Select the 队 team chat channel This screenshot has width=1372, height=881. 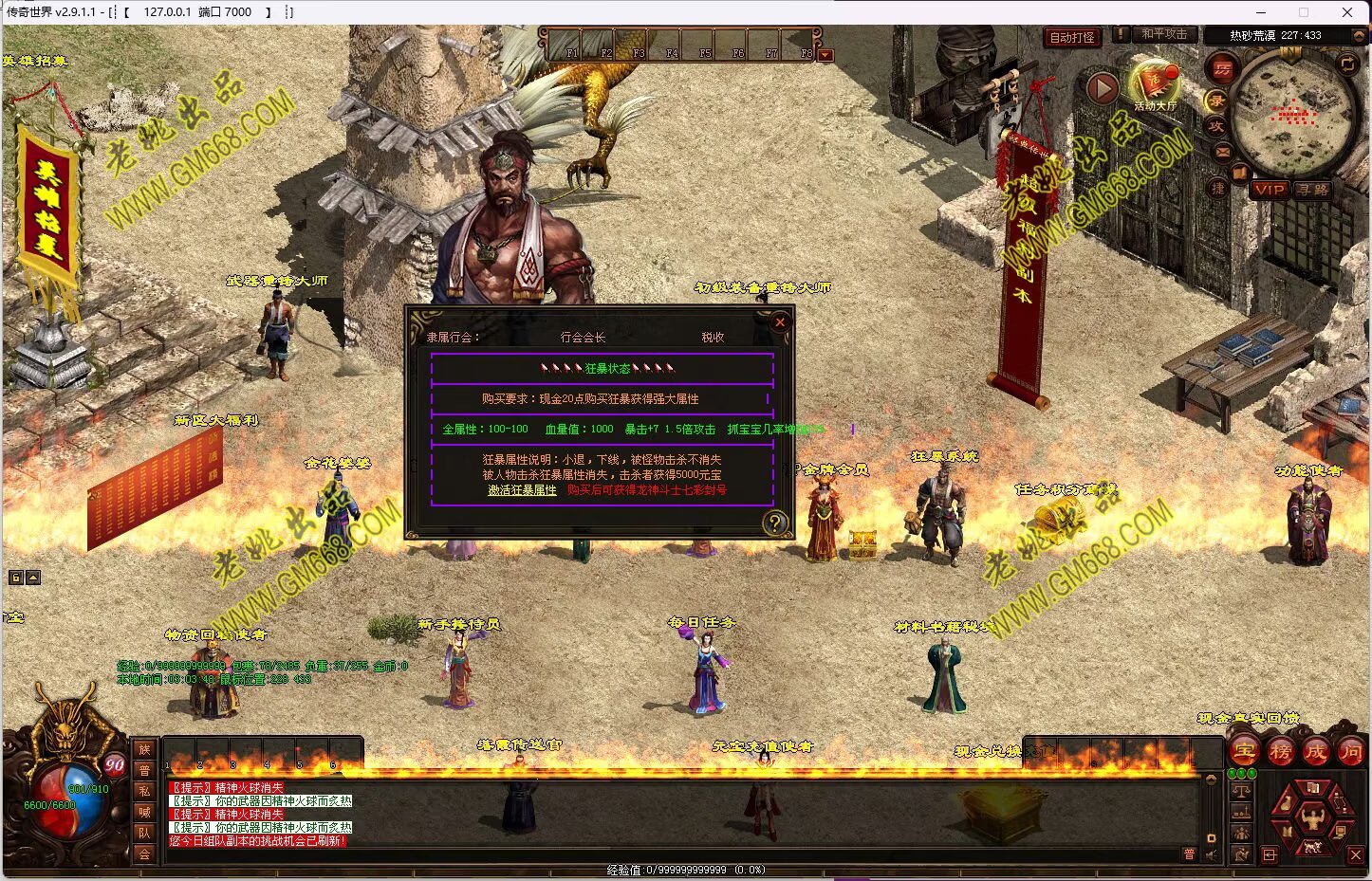click(x=144, y=833)
